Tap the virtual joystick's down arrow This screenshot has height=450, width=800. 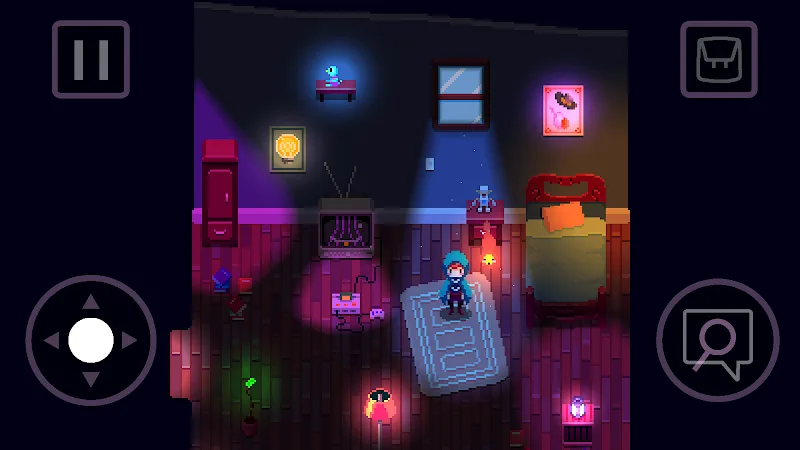tap(90, 380)
